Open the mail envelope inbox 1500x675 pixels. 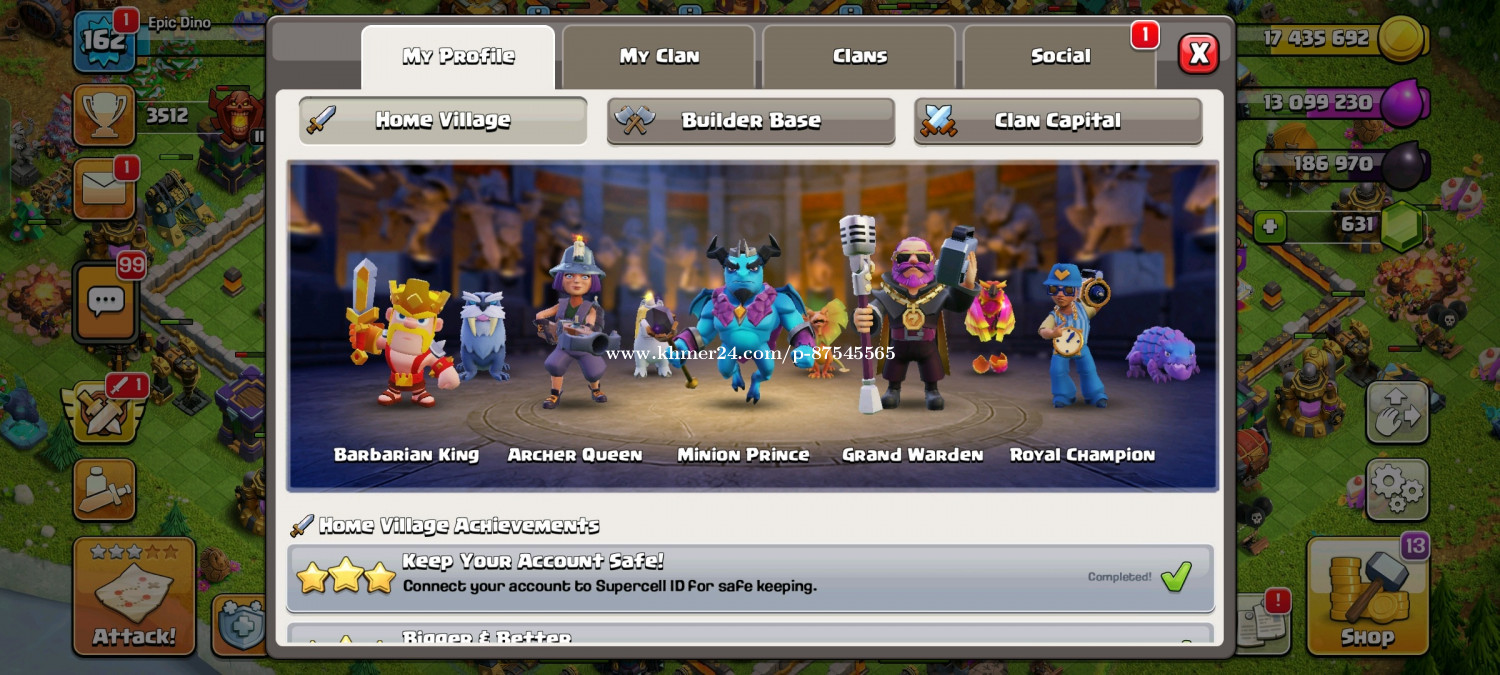coord(104,189)
